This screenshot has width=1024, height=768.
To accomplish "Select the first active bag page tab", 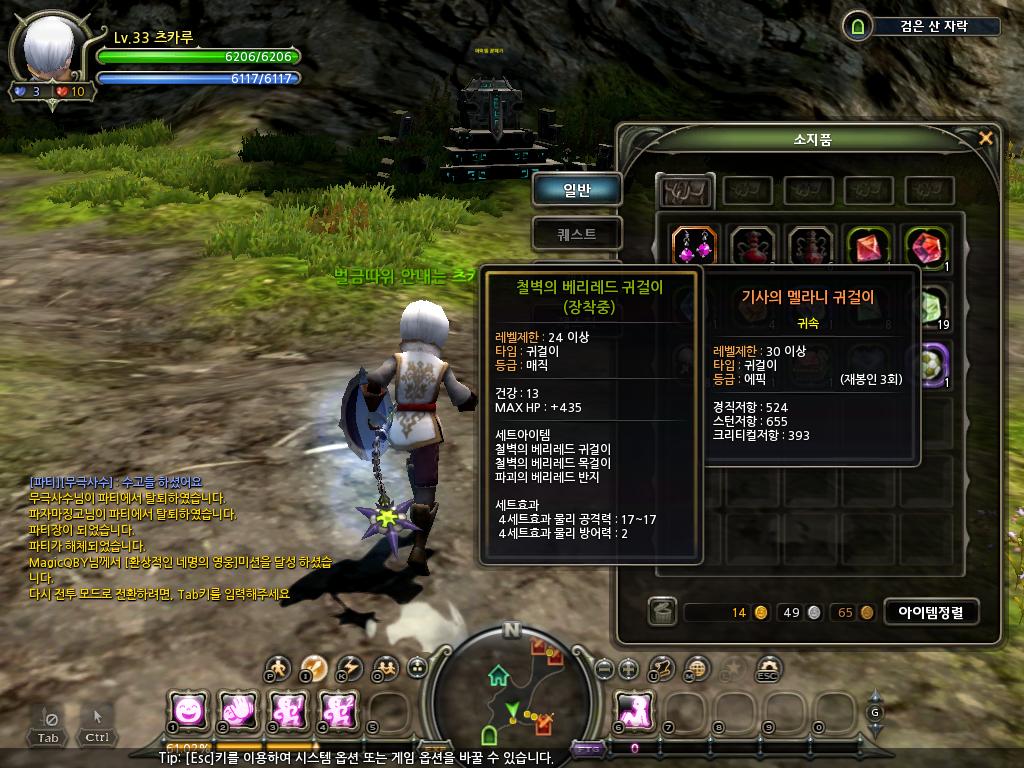I will (x=686, y=188).
